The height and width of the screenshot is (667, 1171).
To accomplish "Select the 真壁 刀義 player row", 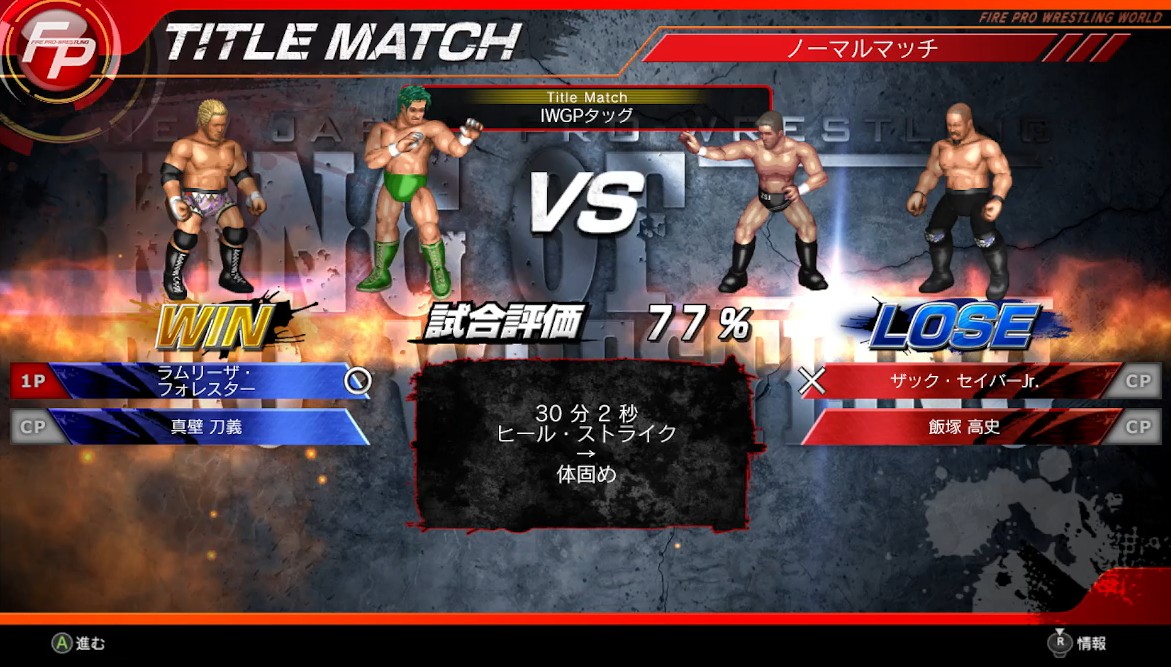I will click(x=200, y=427).
